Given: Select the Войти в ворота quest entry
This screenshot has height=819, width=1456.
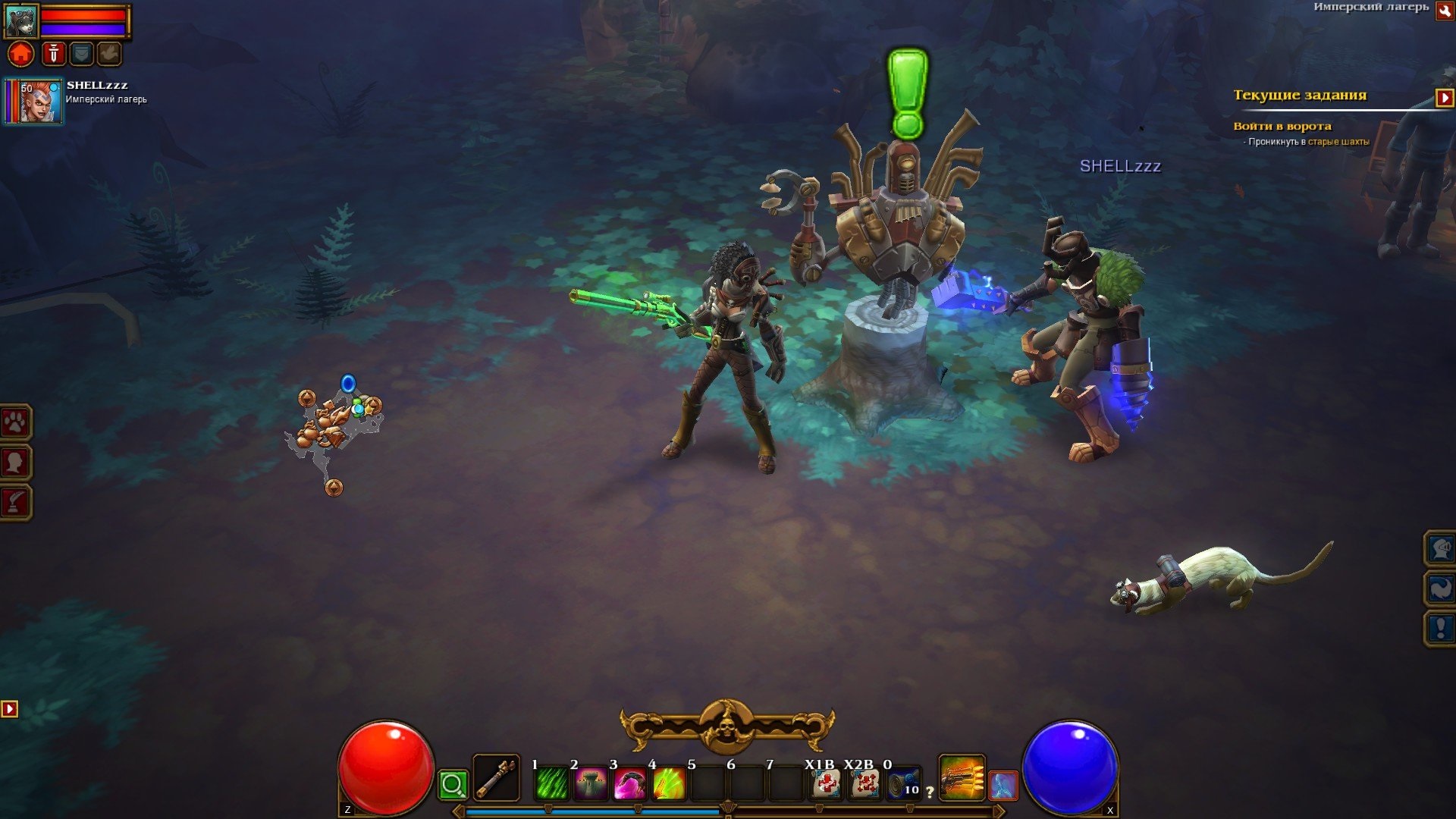Looking at the screenshot, I should pyautogui.click(x=1282, y=126).
